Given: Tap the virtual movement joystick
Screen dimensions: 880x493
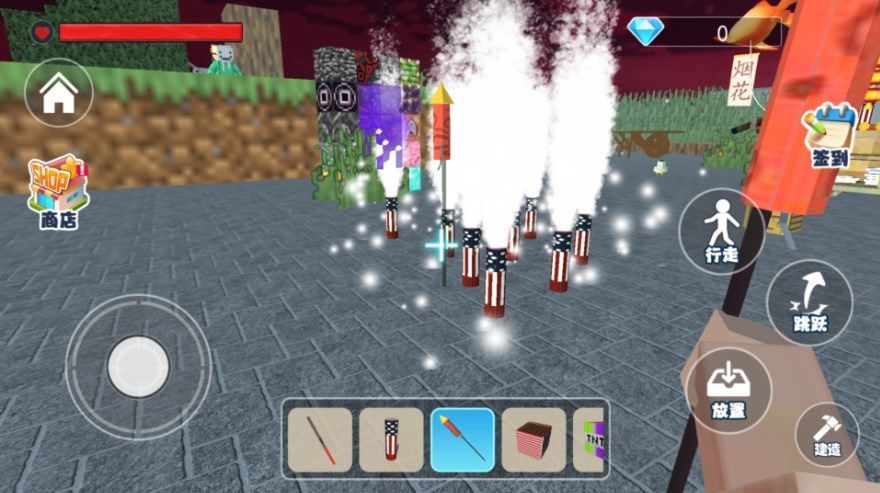Looking at the screenshot, I should click(x=138, y=366).
